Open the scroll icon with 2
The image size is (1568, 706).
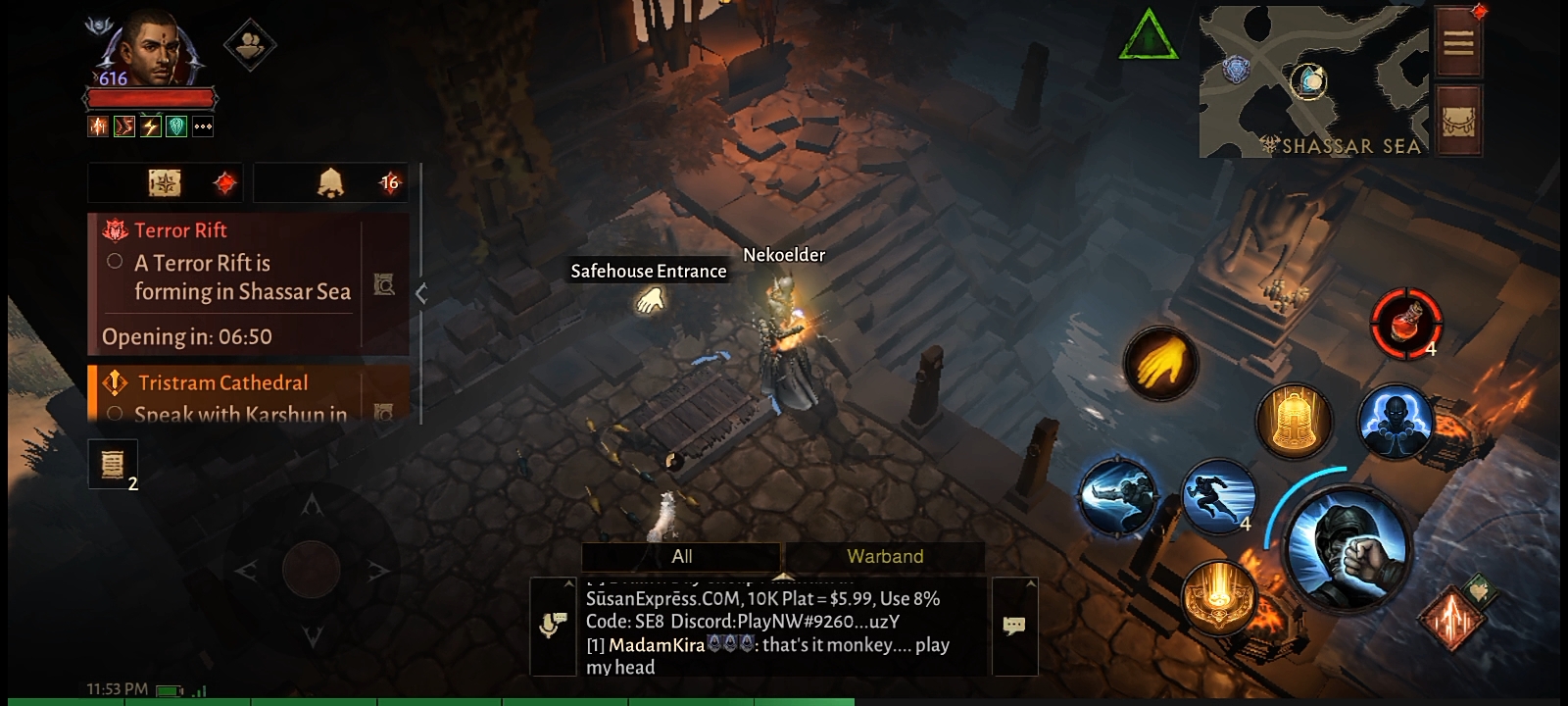coord(112,463)
